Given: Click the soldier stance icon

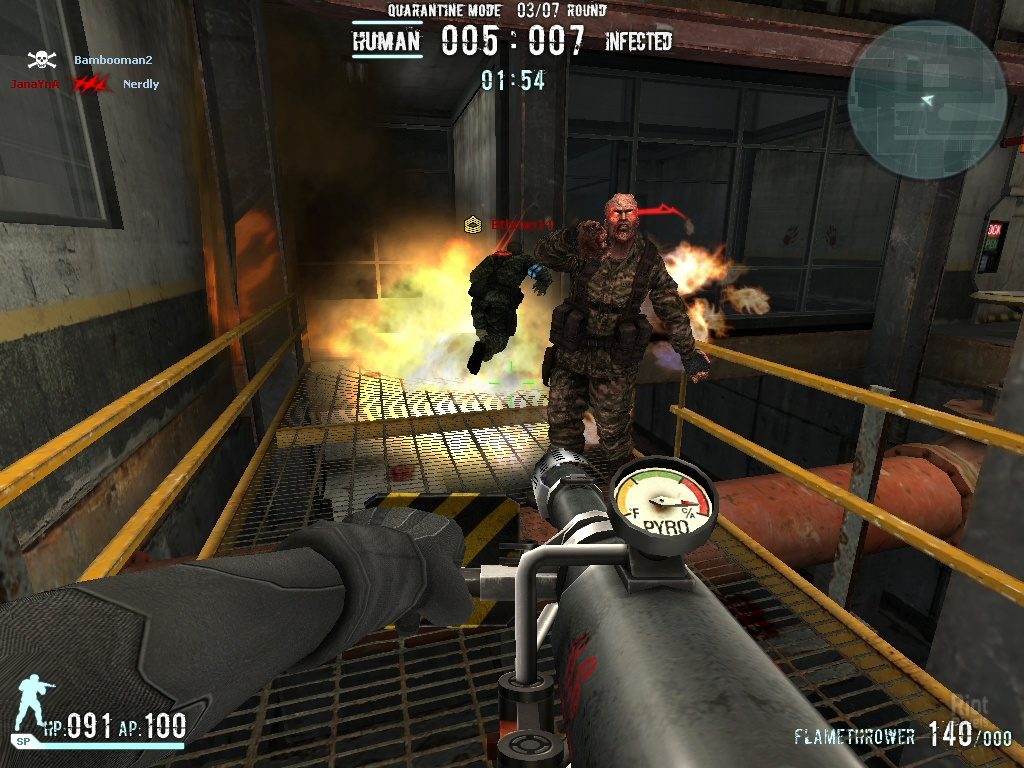Looking at the screenshot, I should (x=34, y=705).
